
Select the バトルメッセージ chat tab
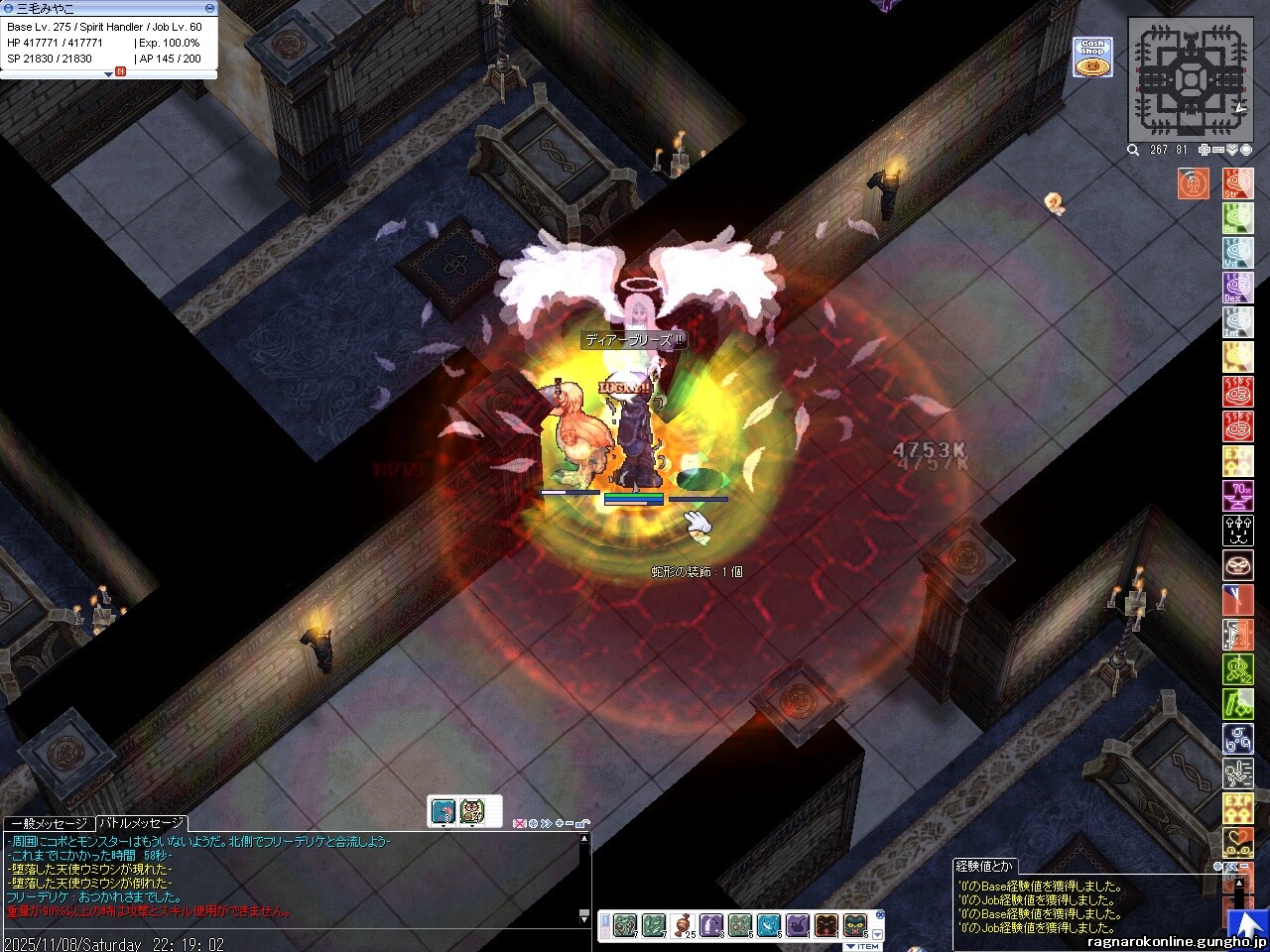click(141, 824)
